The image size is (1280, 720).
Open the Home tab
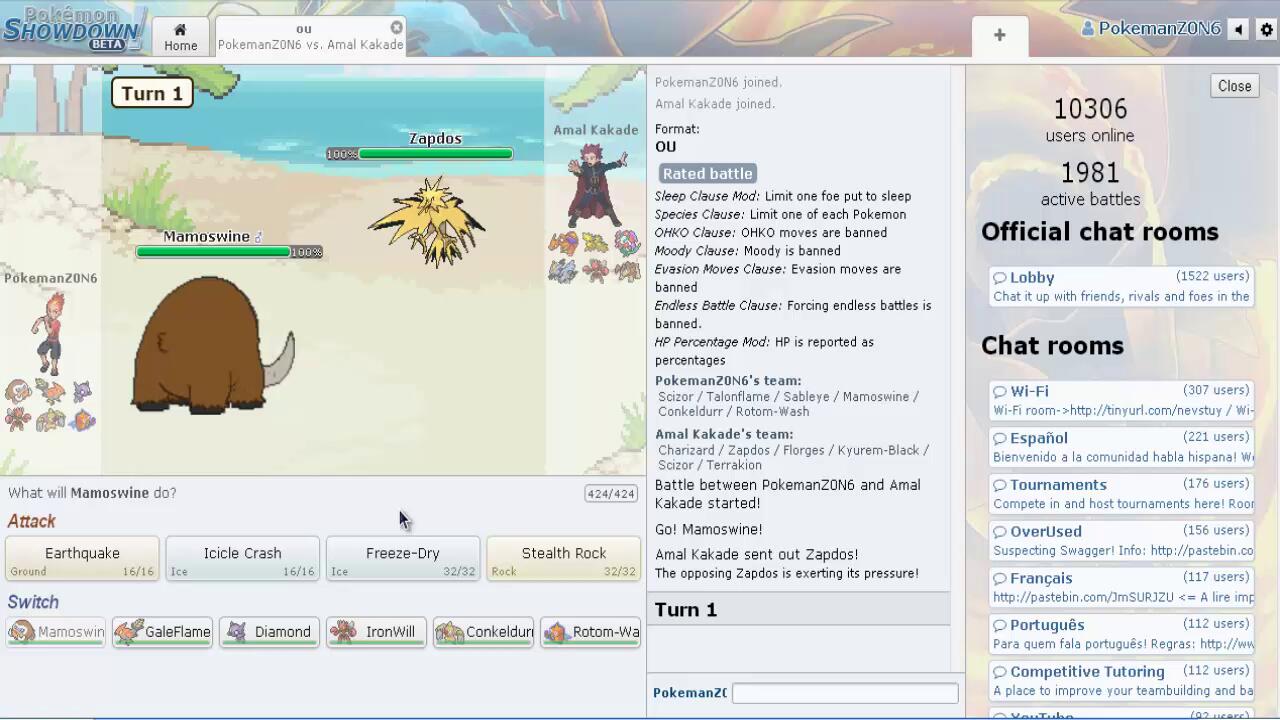pyautogui.click(x=180, y=36)
